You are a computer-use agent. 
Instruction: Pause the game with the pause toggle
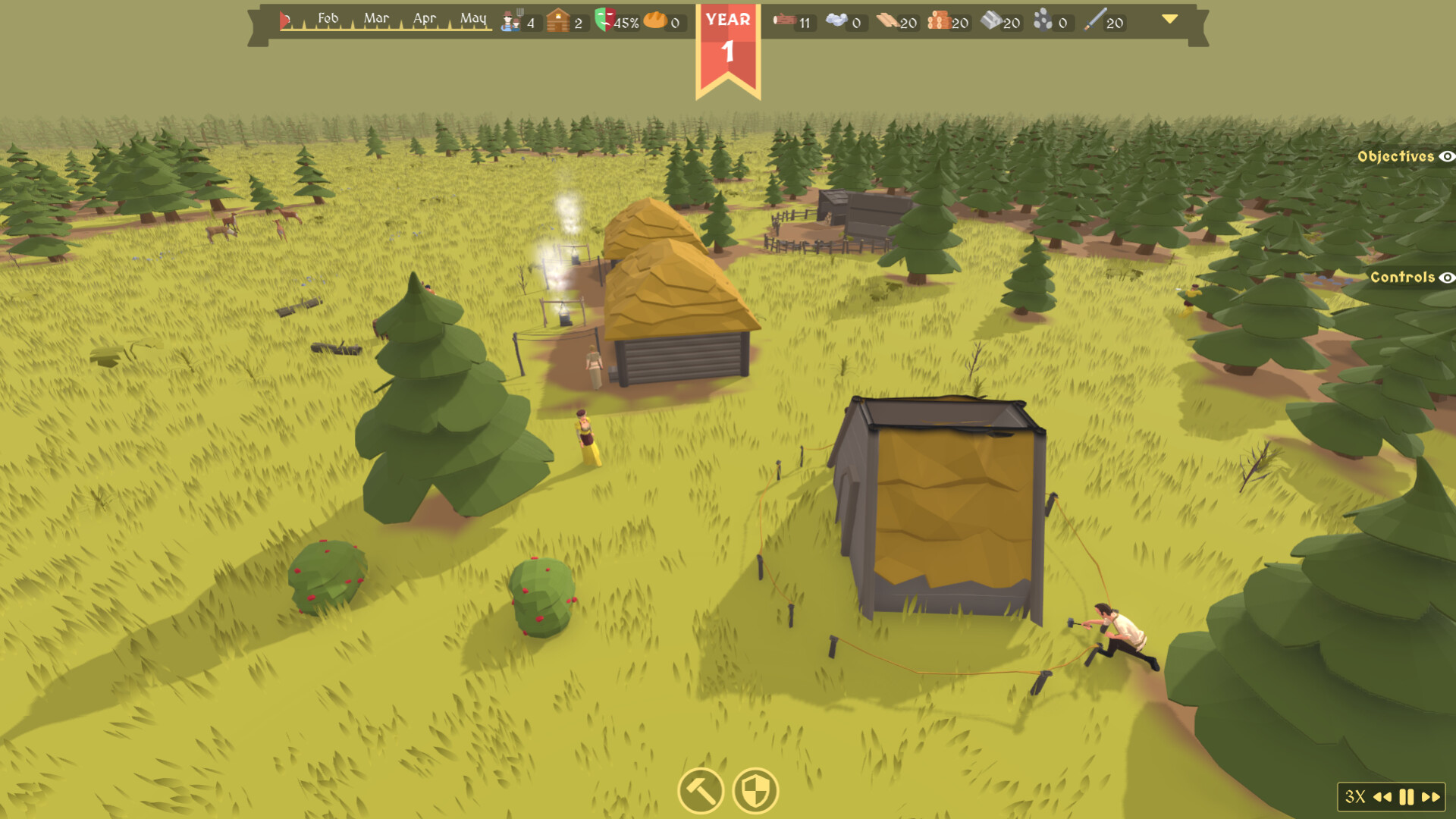[x=1407, y=797]
